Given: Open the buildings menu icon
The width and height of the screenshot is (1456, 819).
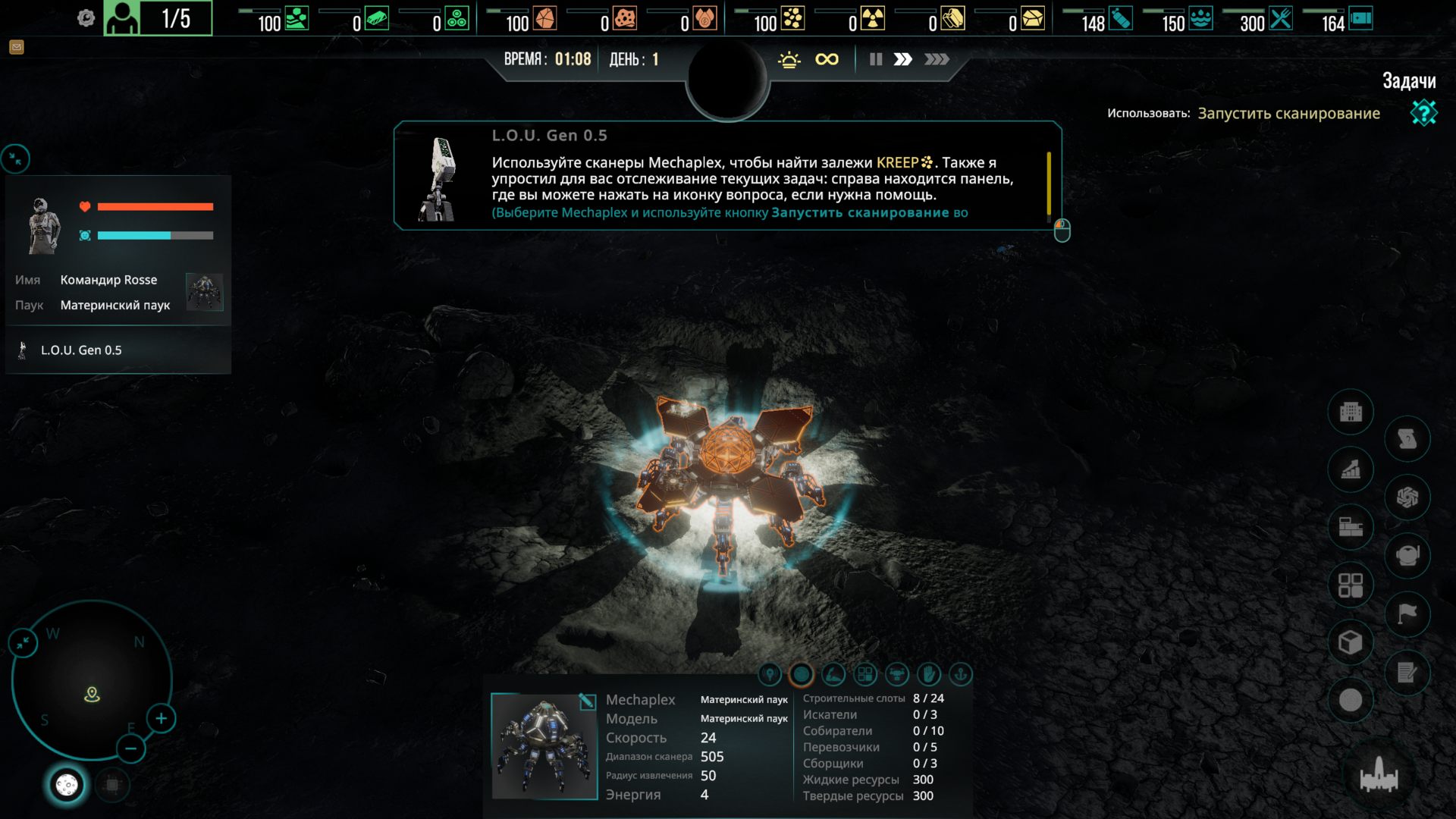Looking at the screenshot, I should (1351, 412).
